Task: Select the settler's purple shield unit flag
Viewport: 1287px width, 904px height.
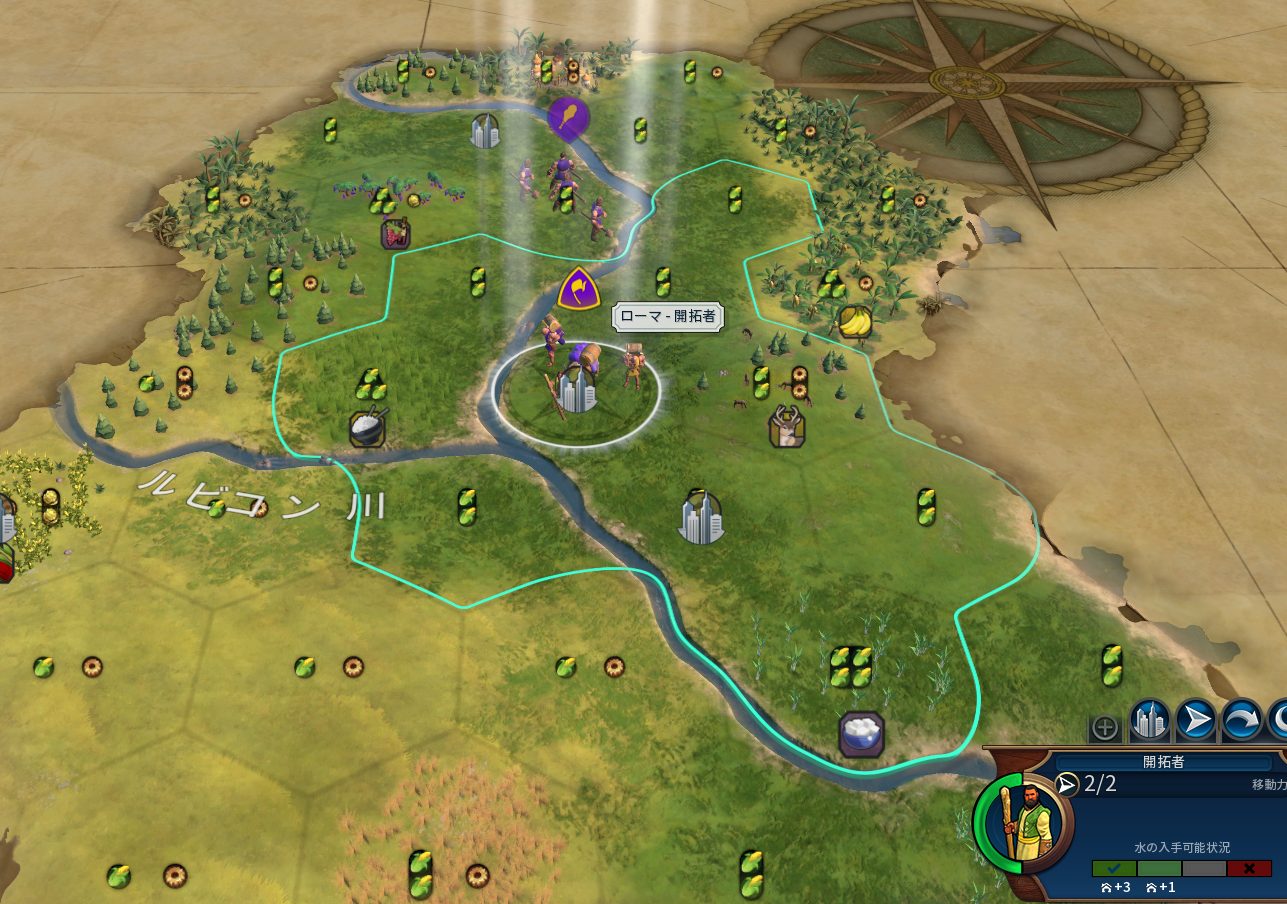Action: 577,289
